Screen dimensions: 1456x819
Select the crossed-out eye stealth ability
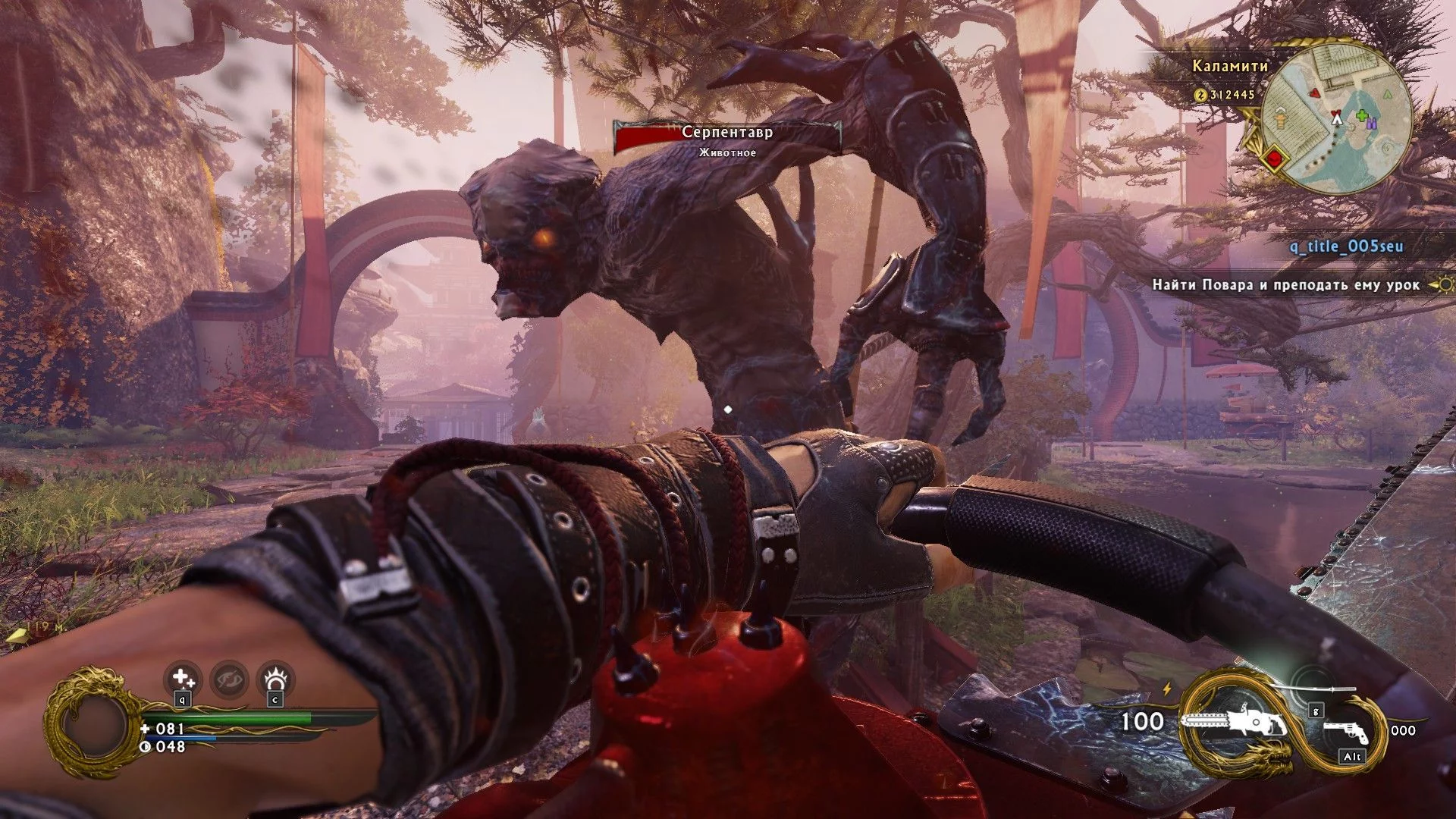(228, 679)
